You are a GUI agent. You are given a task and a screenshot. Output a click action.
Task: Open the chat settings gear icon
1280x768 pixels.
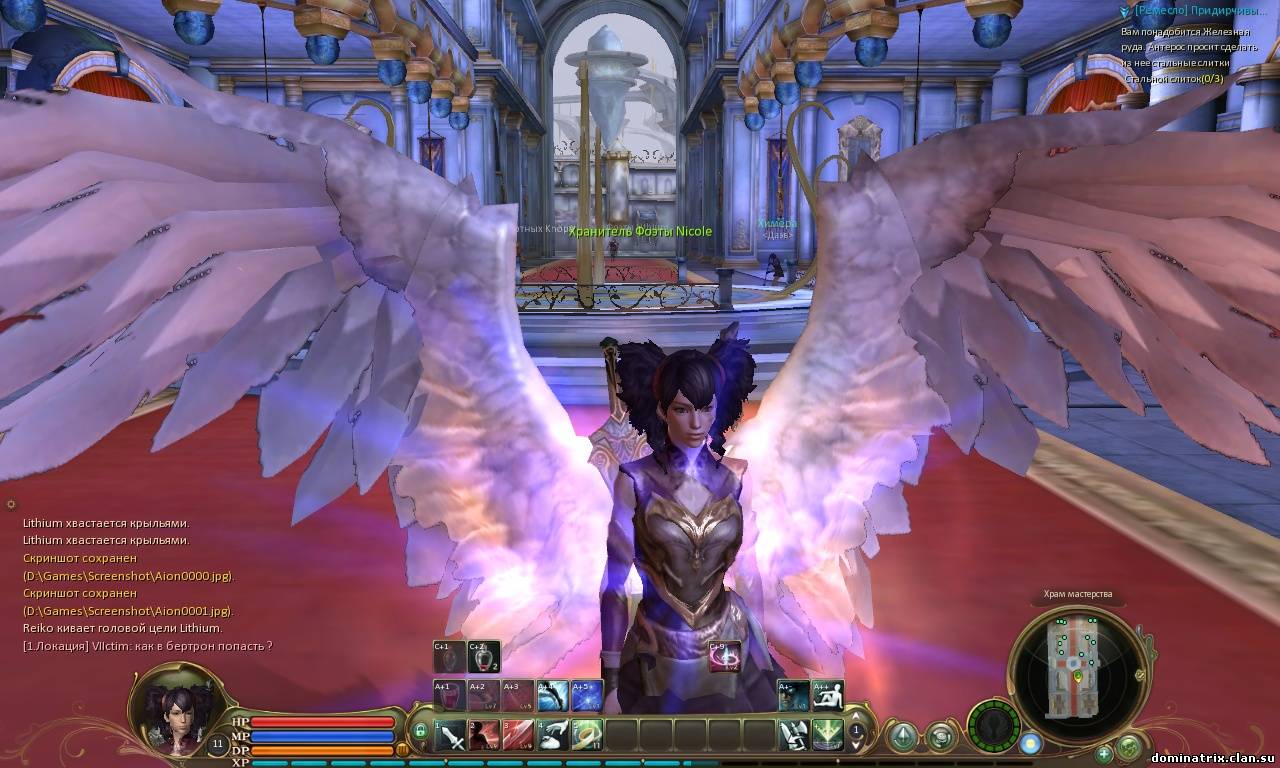pos(11,504)
